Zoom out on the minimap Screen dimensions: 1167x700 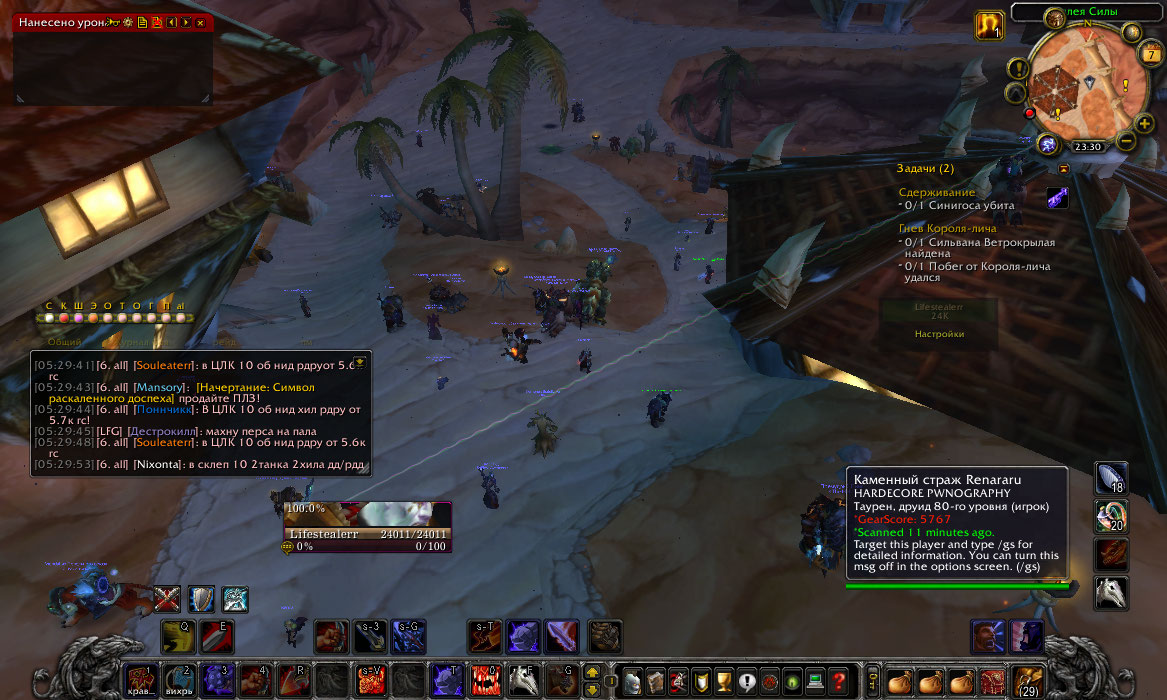[x=1127, y=141]
